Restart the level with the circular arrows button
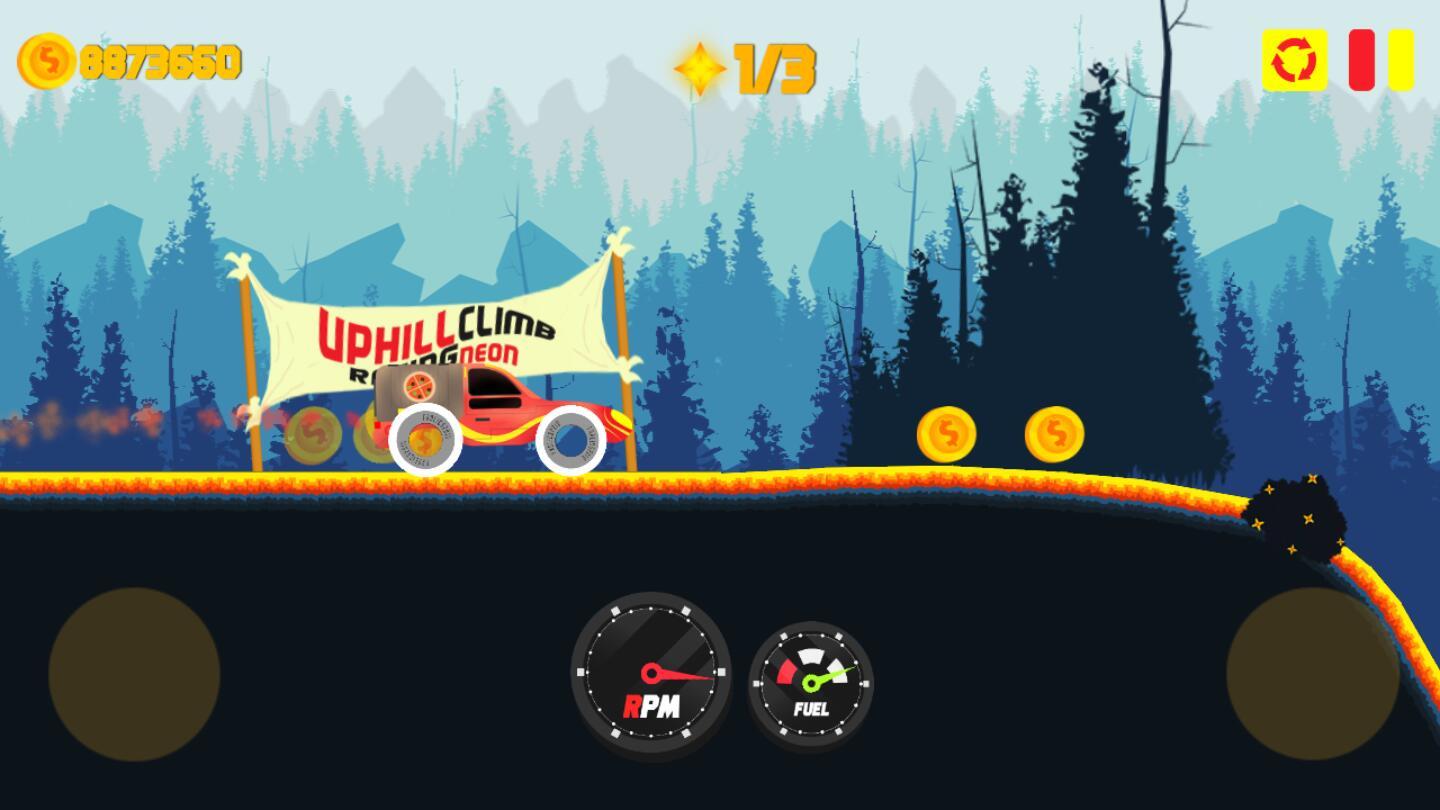The height and width of the screenshot is (810, 1440). point(1294,61)
